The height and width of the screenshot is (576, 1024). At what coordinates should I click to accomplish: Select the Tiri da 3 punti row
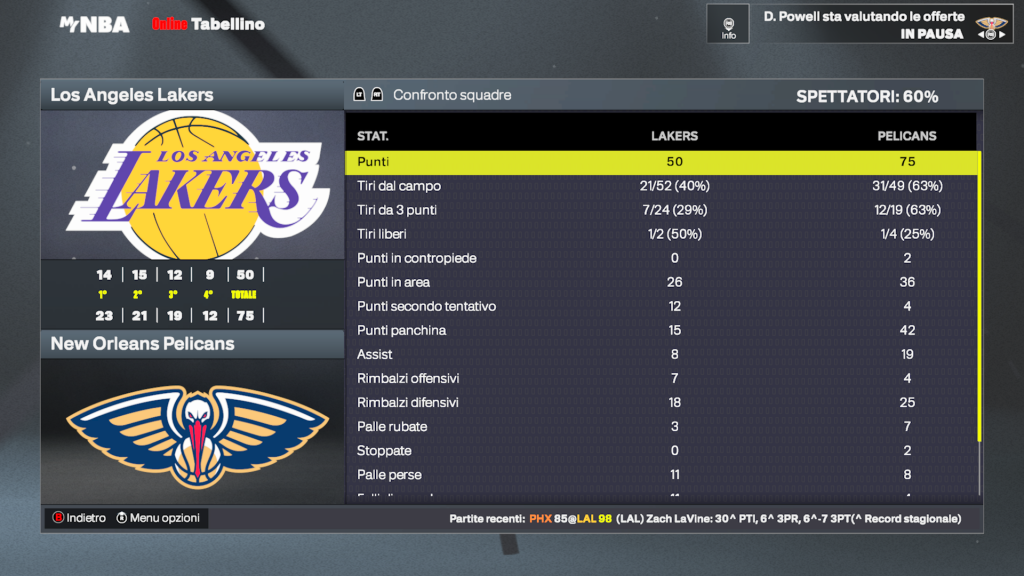coord(661,210)
